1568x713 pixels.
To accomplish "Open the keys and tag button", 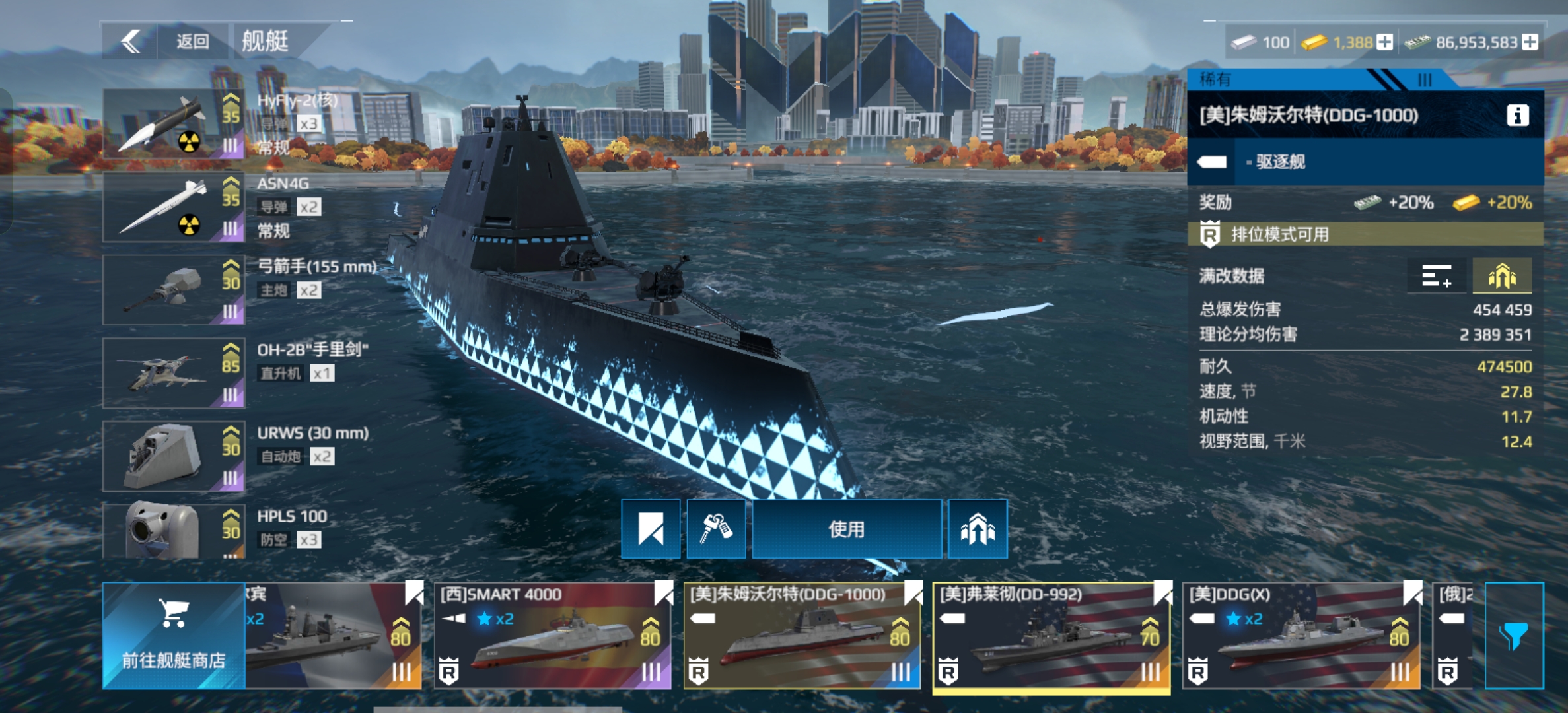I will pyautogui.click(x=716, y=529).
